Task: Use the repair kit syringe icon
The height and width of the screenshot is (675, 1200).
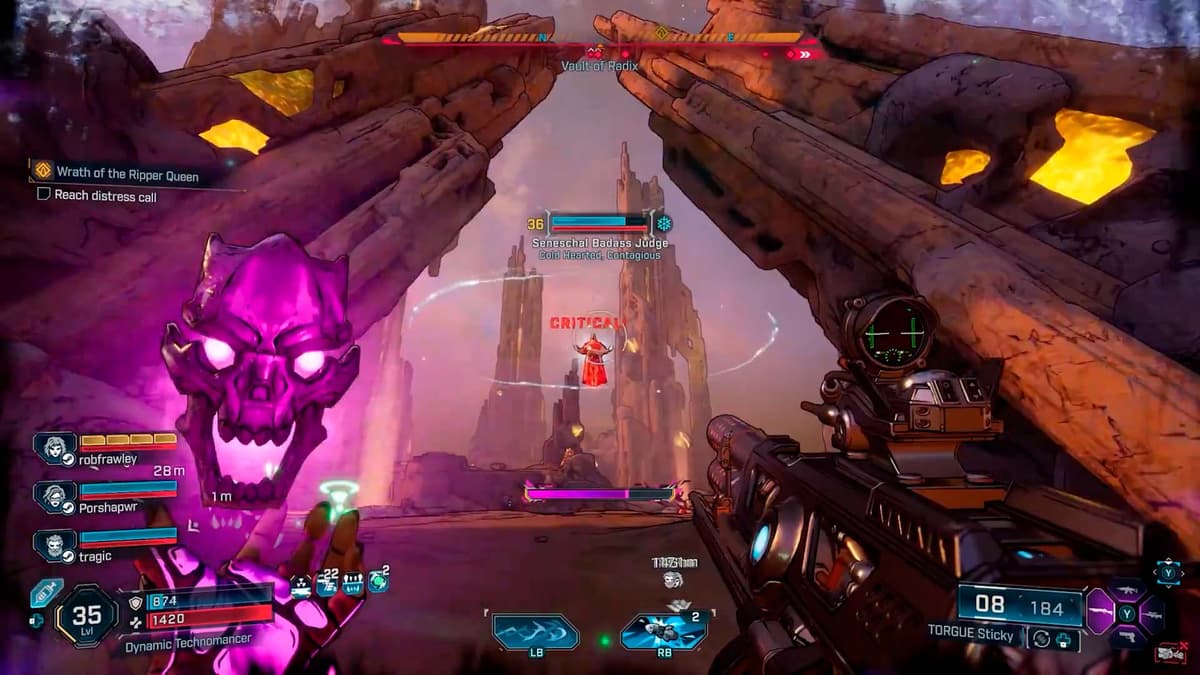Action: [x=45, y=593]
